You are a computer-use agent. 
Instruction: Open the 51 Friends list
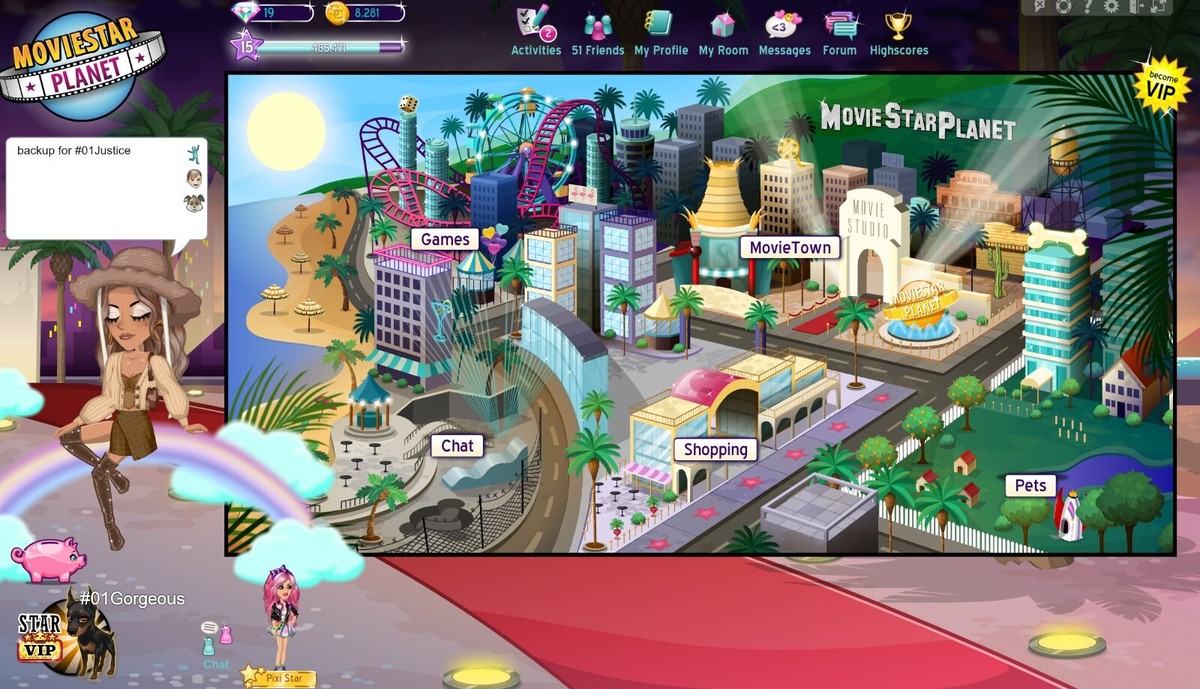[597, 32]
